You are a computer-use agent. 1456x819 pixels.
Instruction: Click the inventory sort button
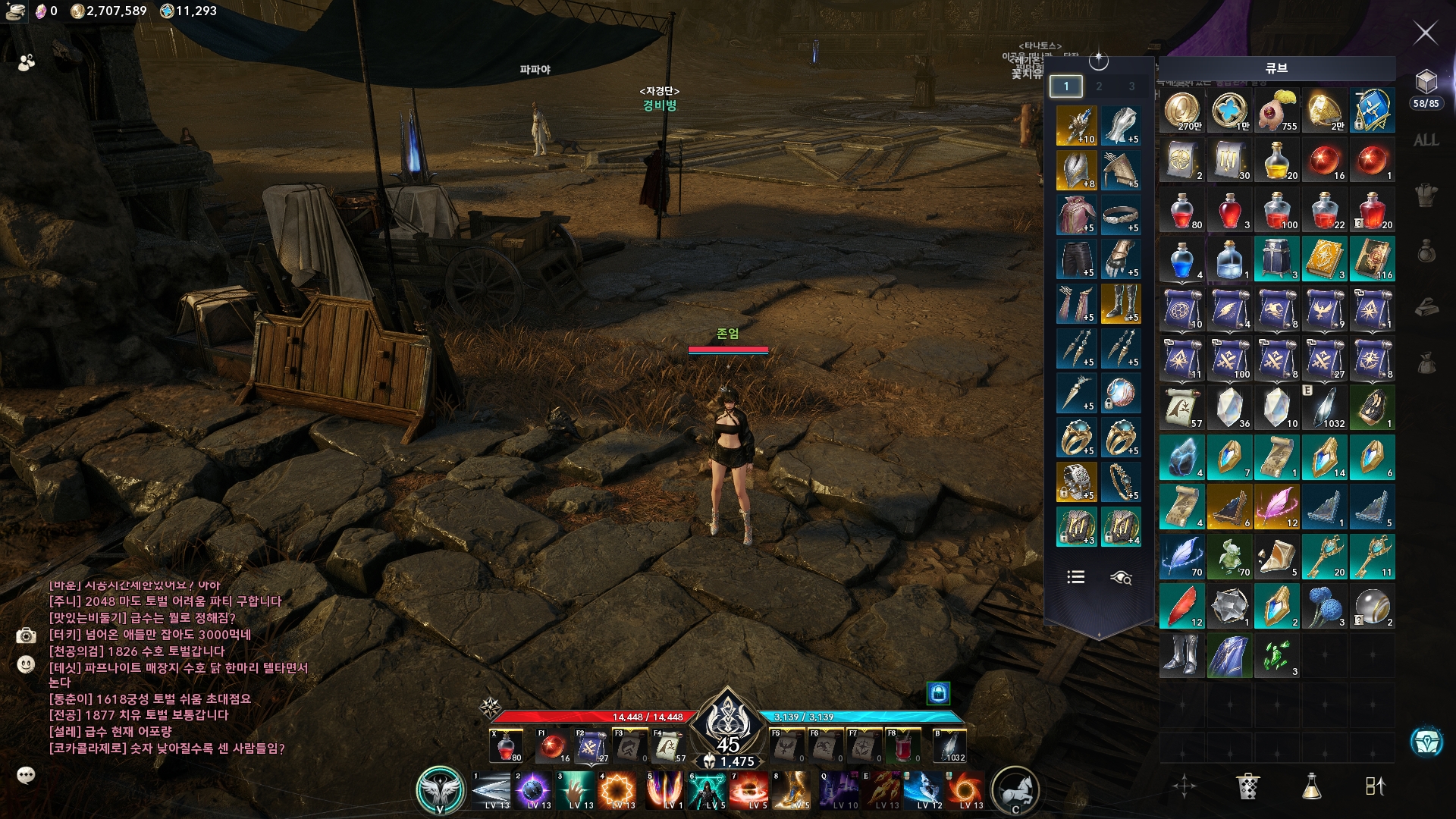(x=1375, y=786)
